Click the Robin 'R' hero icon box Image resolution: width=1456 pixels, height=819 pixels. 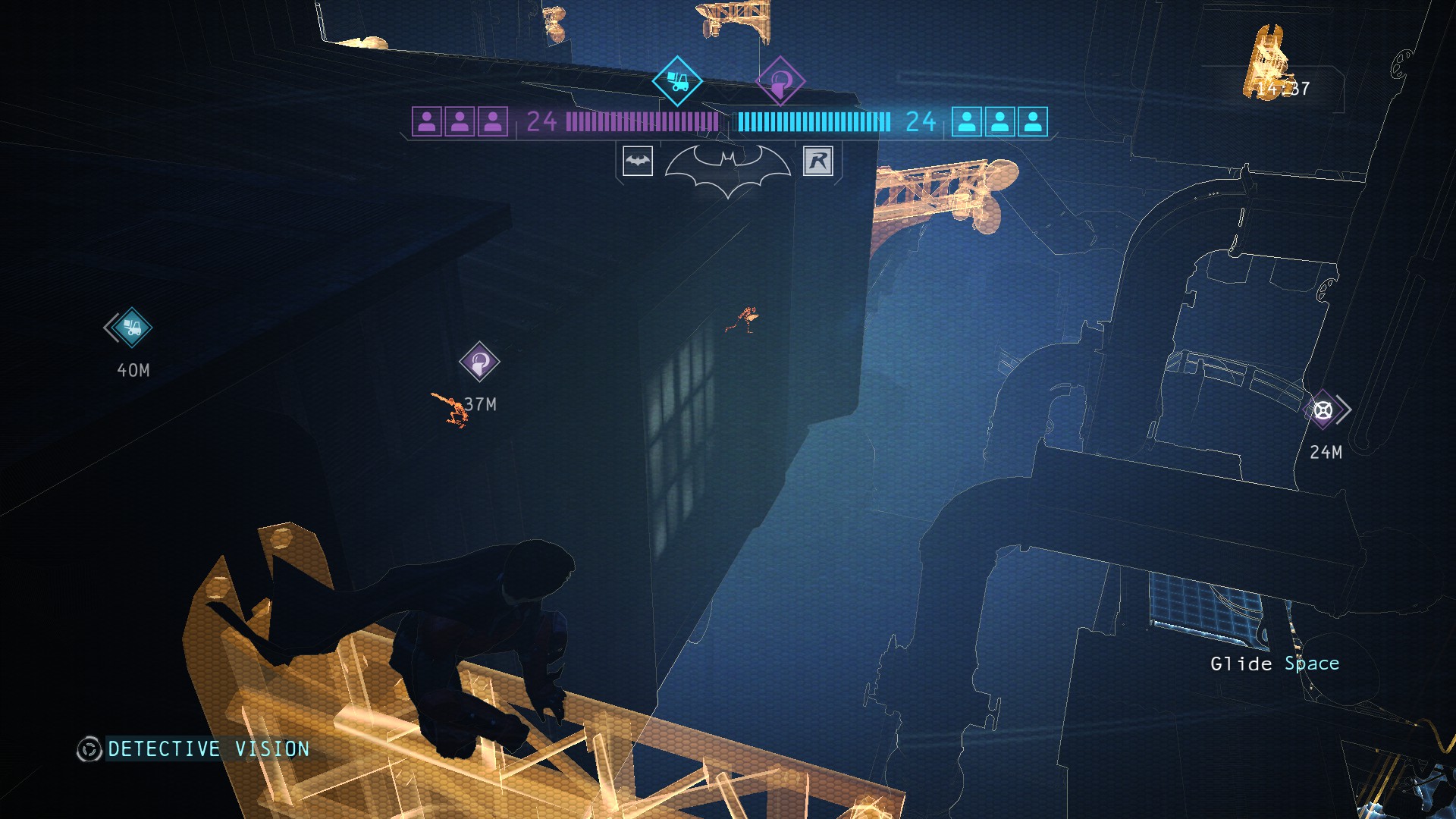coord(818,161)
